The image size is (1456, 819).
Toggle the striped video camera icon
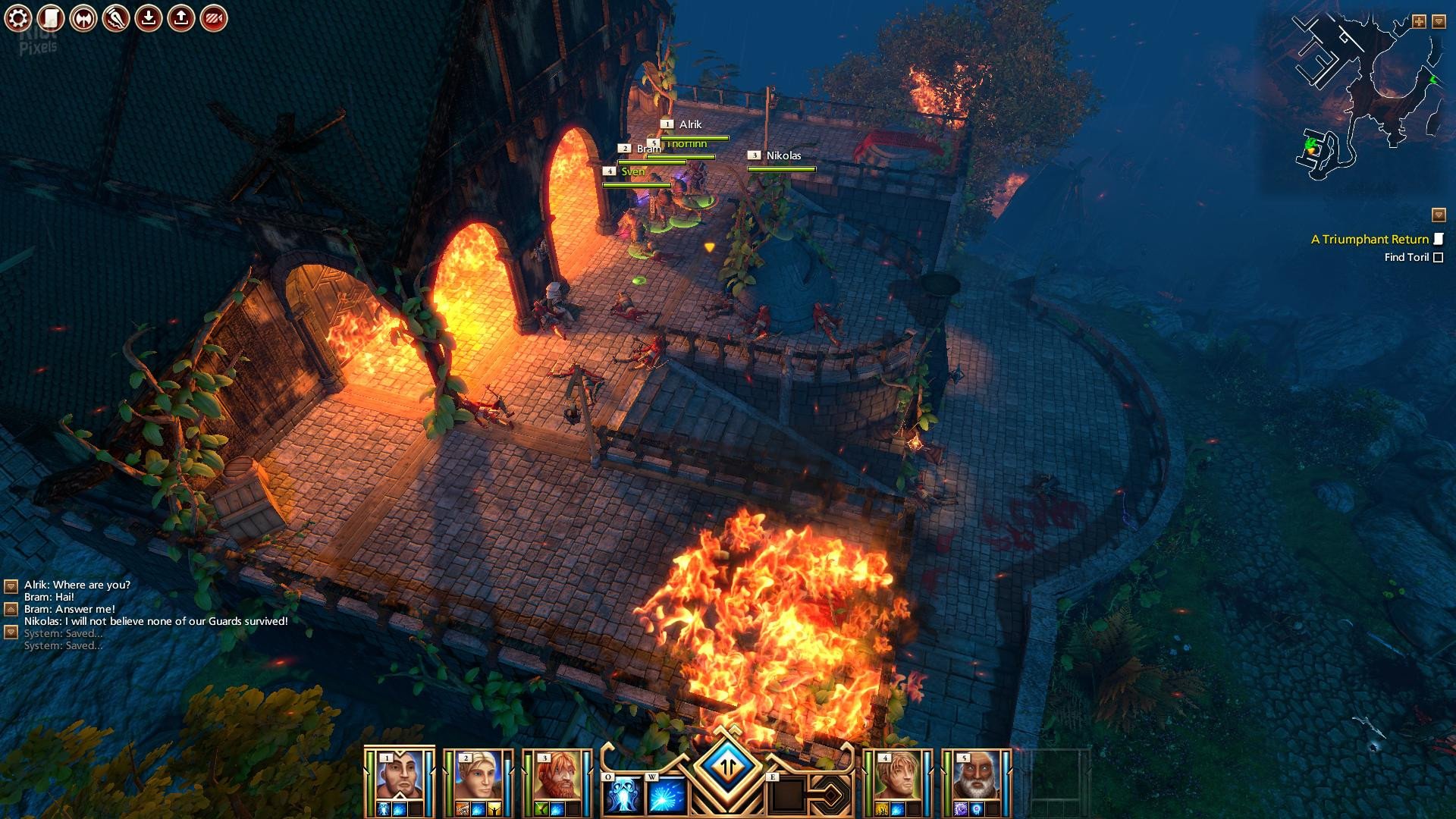pos(214,18)
